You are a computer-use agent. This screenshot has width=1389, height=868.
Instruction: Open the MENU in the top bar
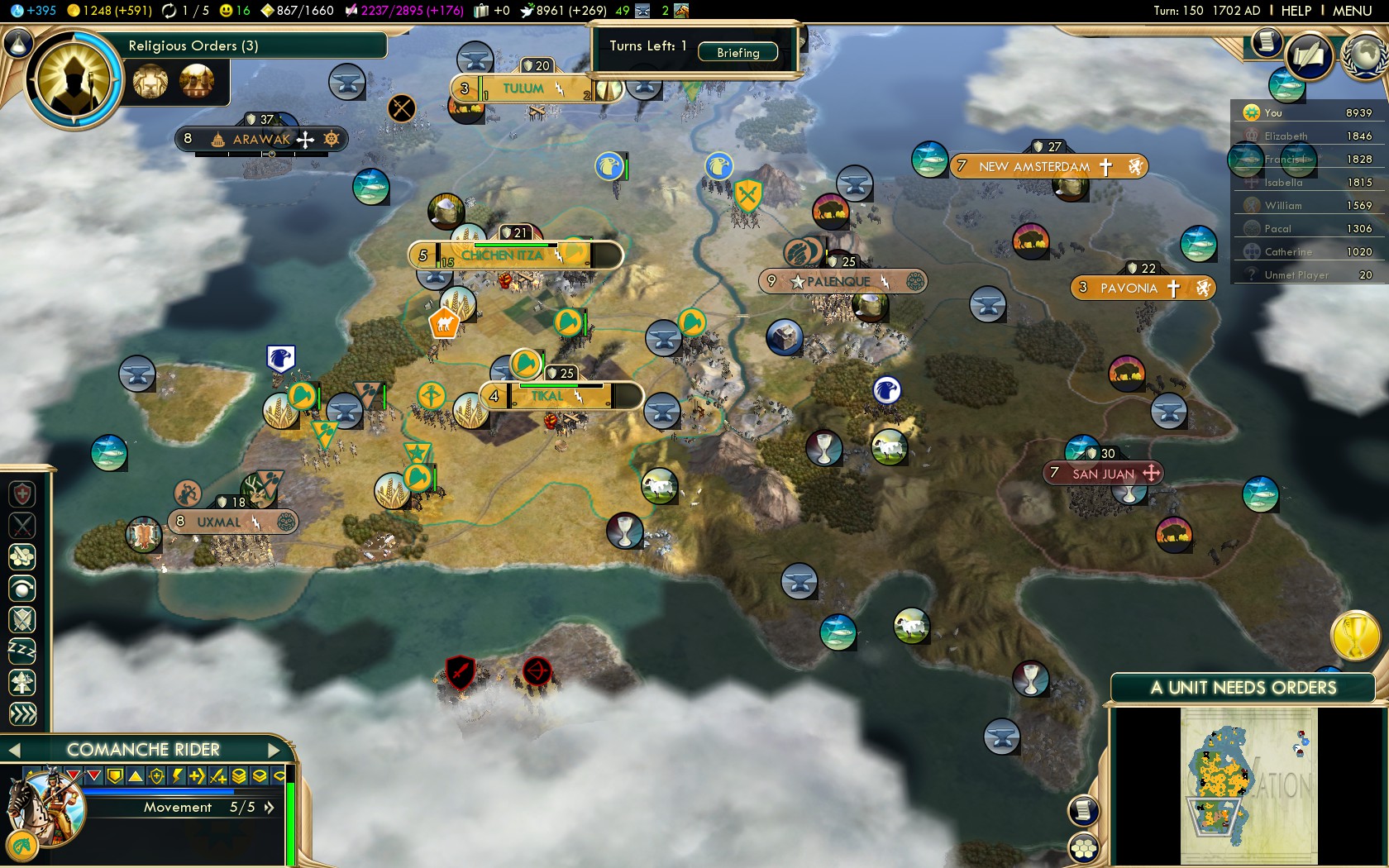[1352, 11]
